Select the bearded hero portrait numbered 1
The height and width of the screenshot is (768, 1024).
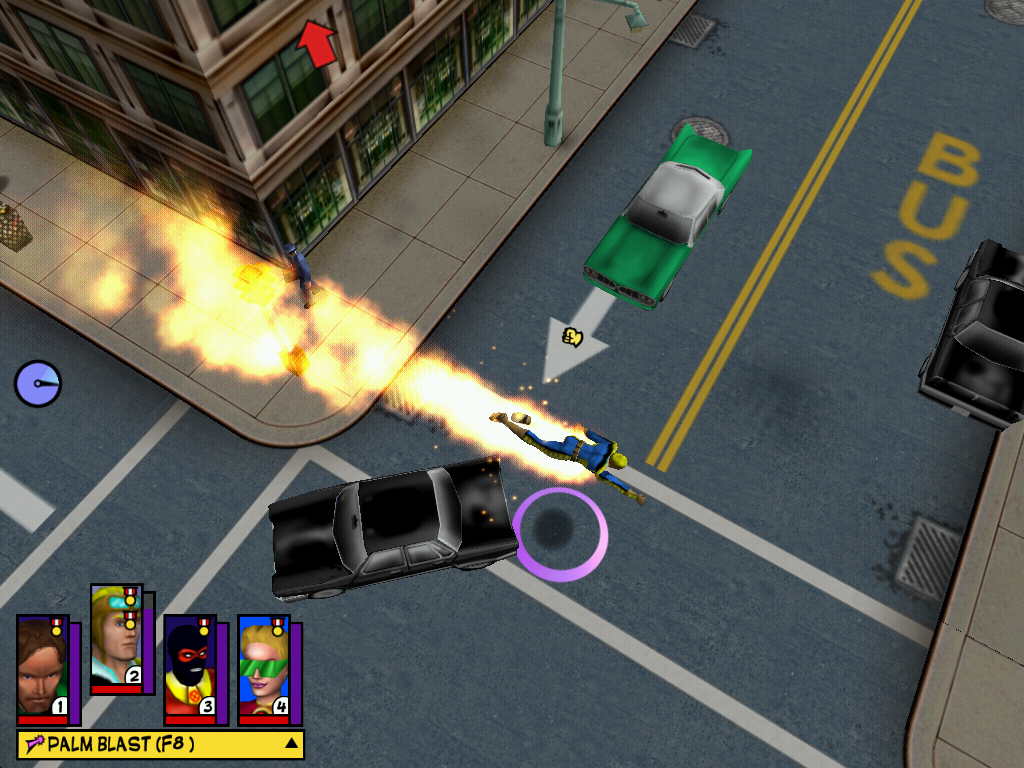pyautogui.click(x=42, y=669)
